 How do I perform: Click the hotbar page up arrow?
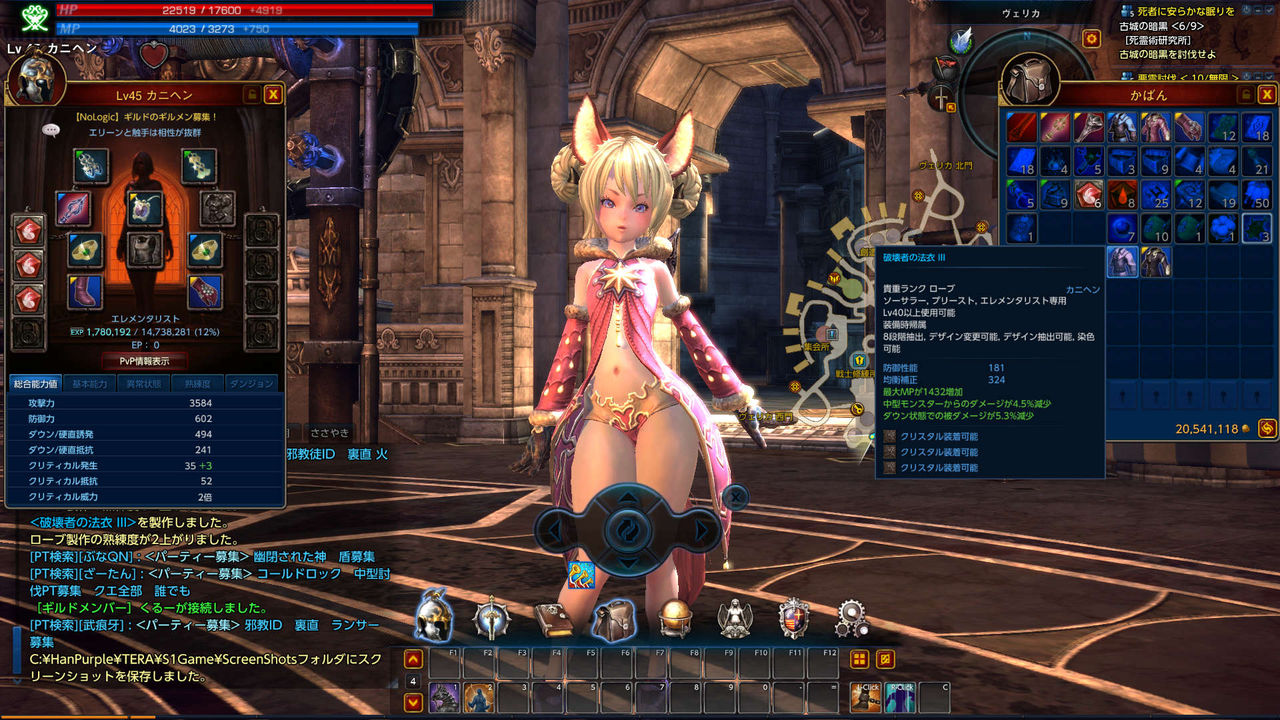413,659
